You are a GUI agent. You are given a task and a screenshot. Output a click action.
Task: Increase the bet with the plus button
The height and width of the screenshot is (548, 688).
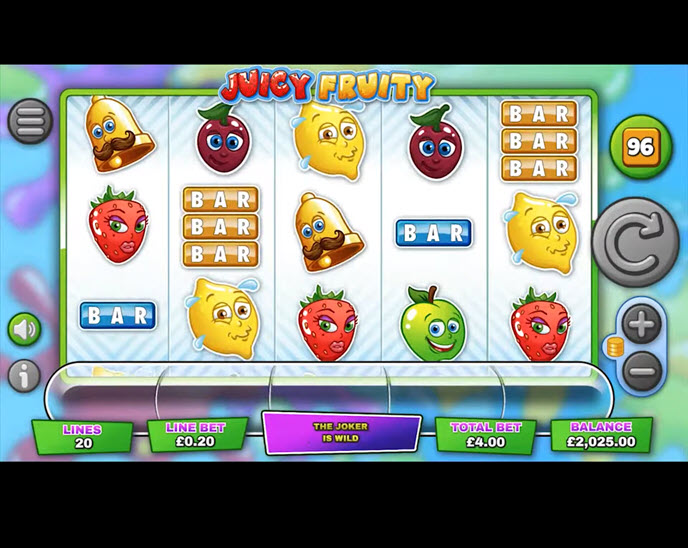640,324
